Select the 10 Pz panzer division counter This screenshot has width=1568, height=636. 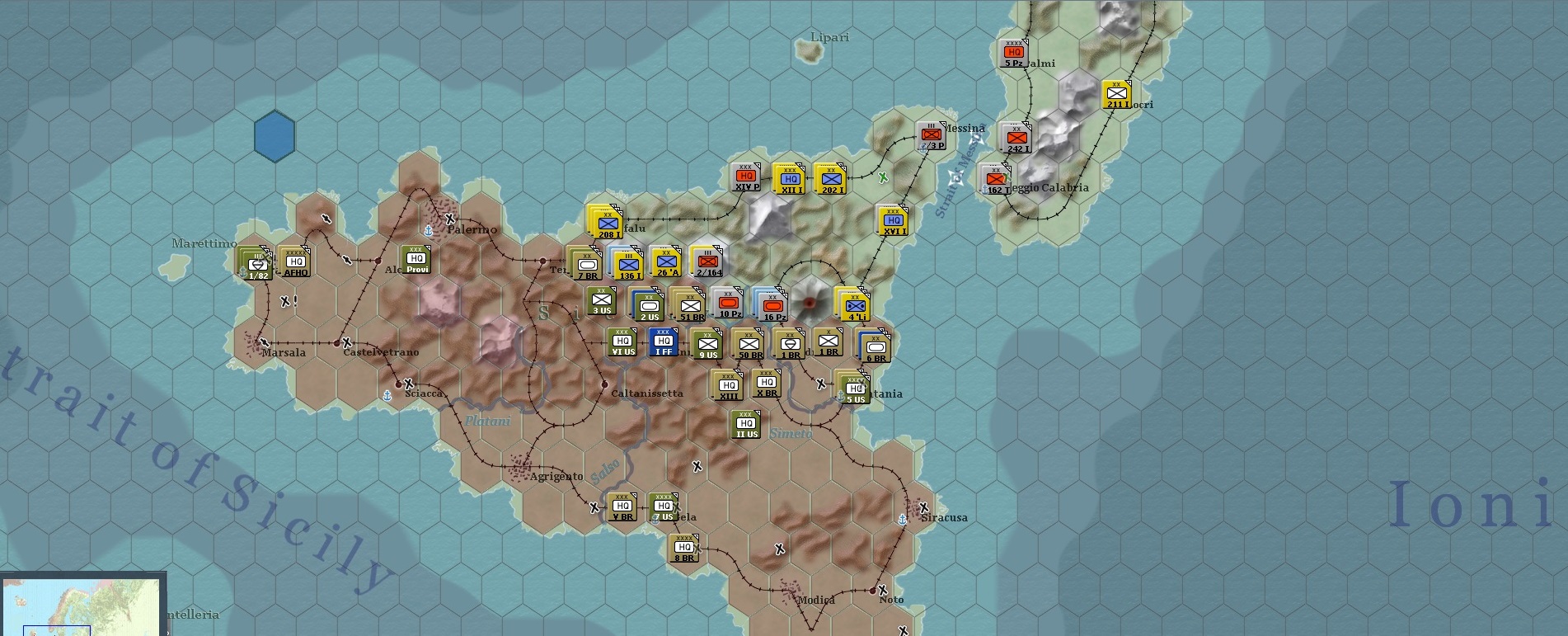[727, 302]
